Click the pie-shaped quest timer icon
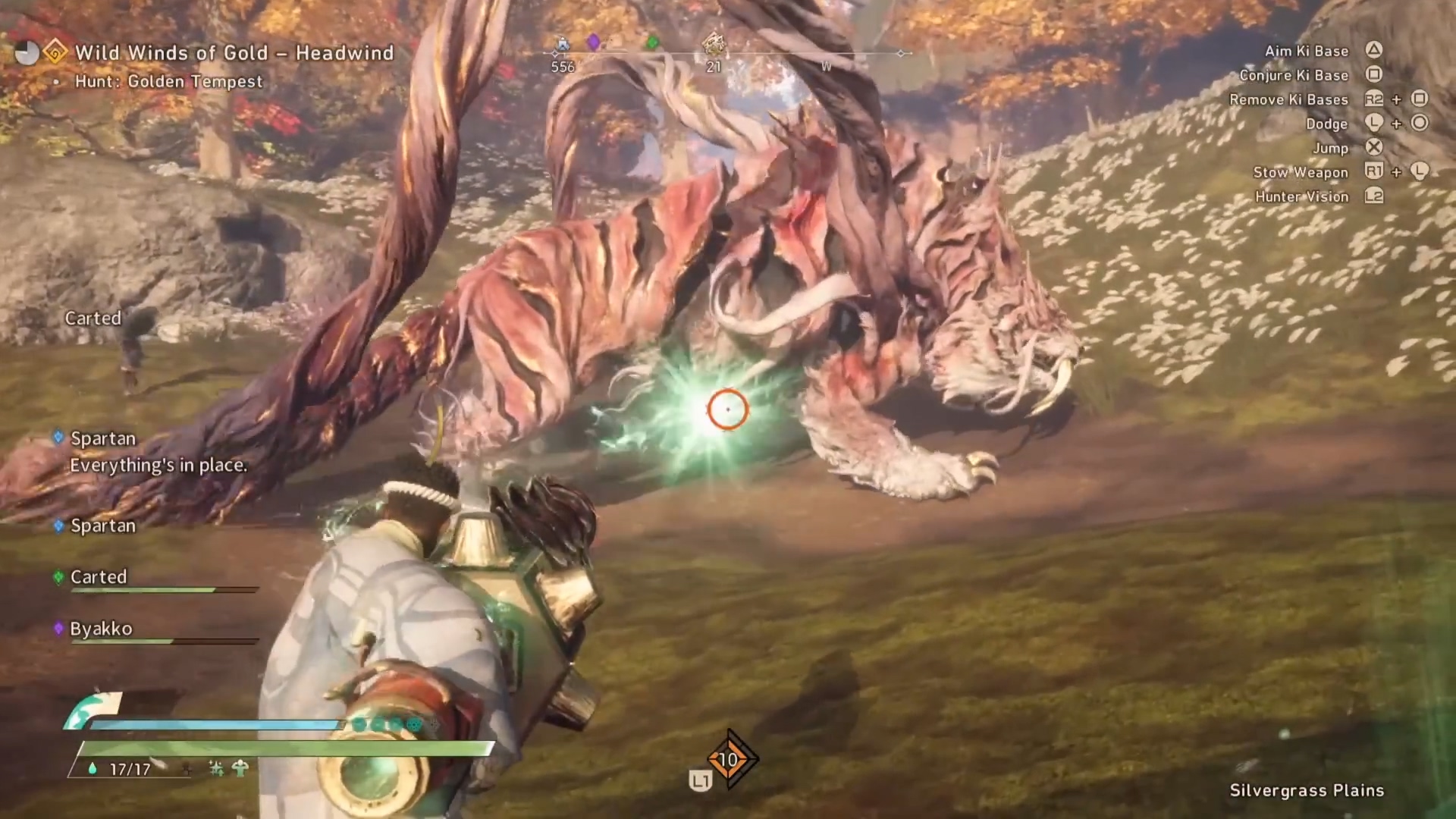This screenshot has width=1456, height=819. tap(27, 53)
